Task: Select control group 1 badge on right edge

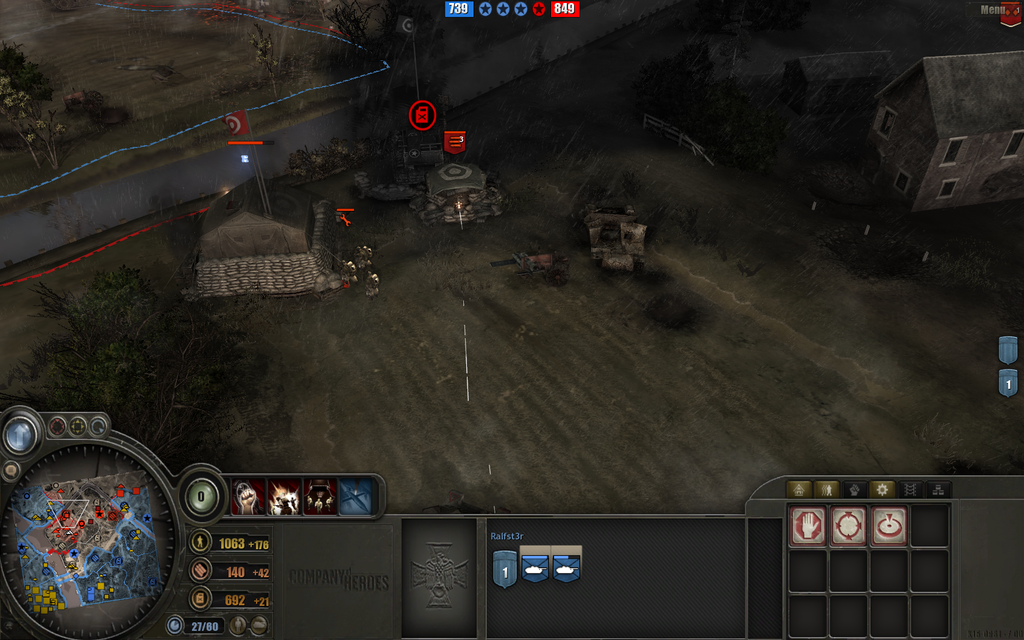Action: 1008,383
